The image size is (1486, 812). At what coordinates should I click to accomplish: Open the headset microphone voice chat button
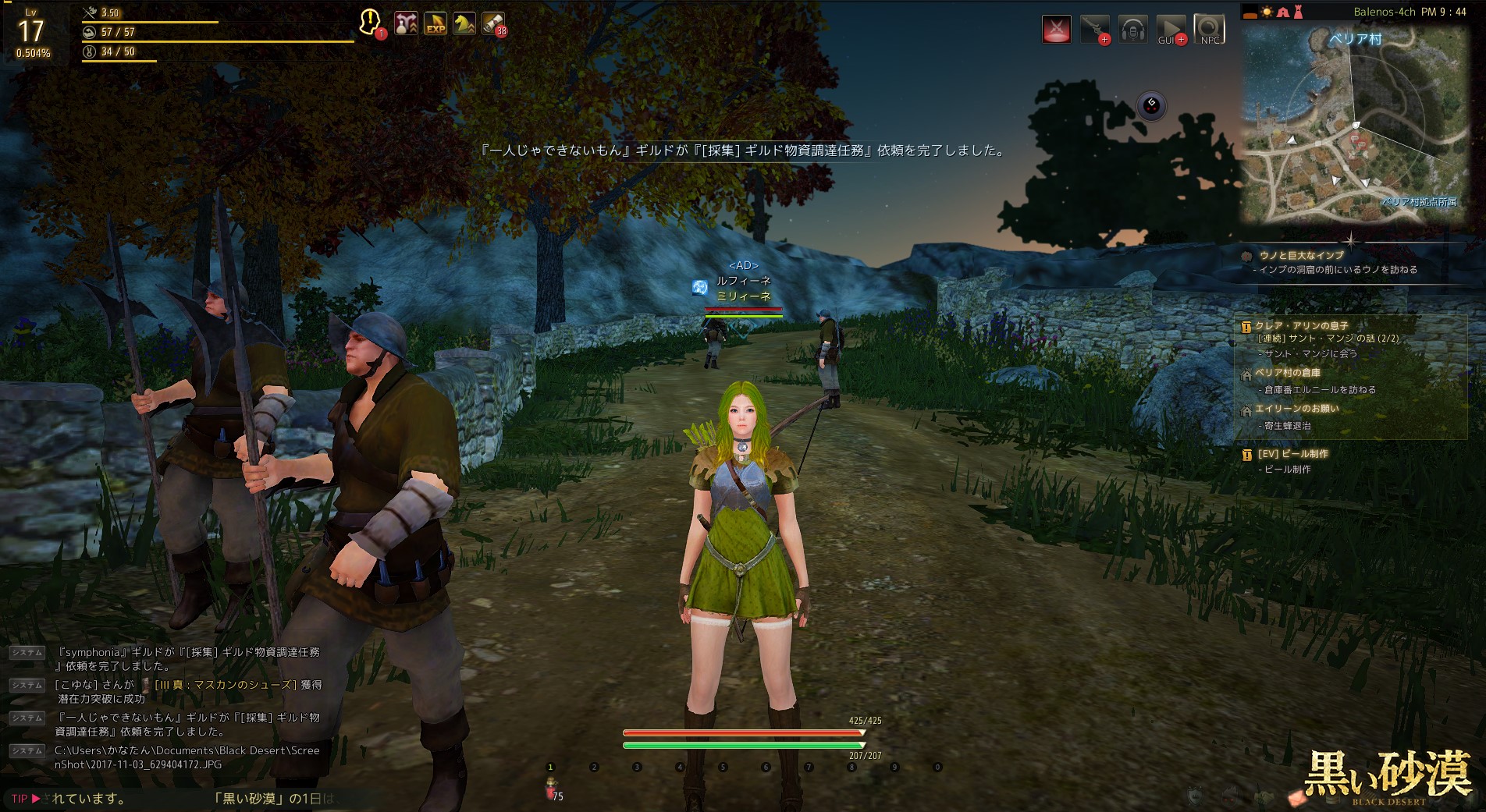(x=1132, y=30)
